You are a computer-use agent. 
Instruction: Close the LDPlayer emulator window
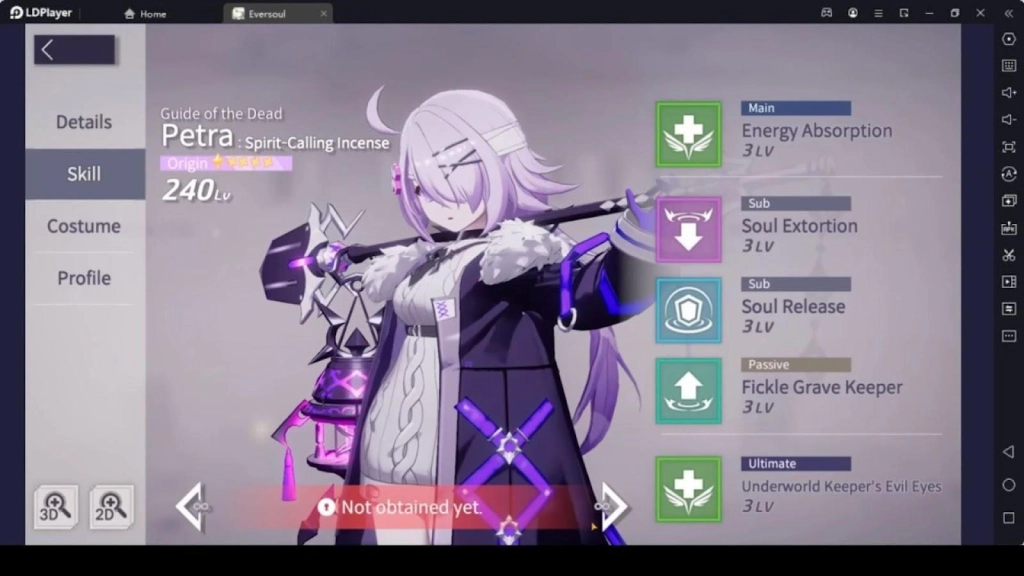pos(980,13)
